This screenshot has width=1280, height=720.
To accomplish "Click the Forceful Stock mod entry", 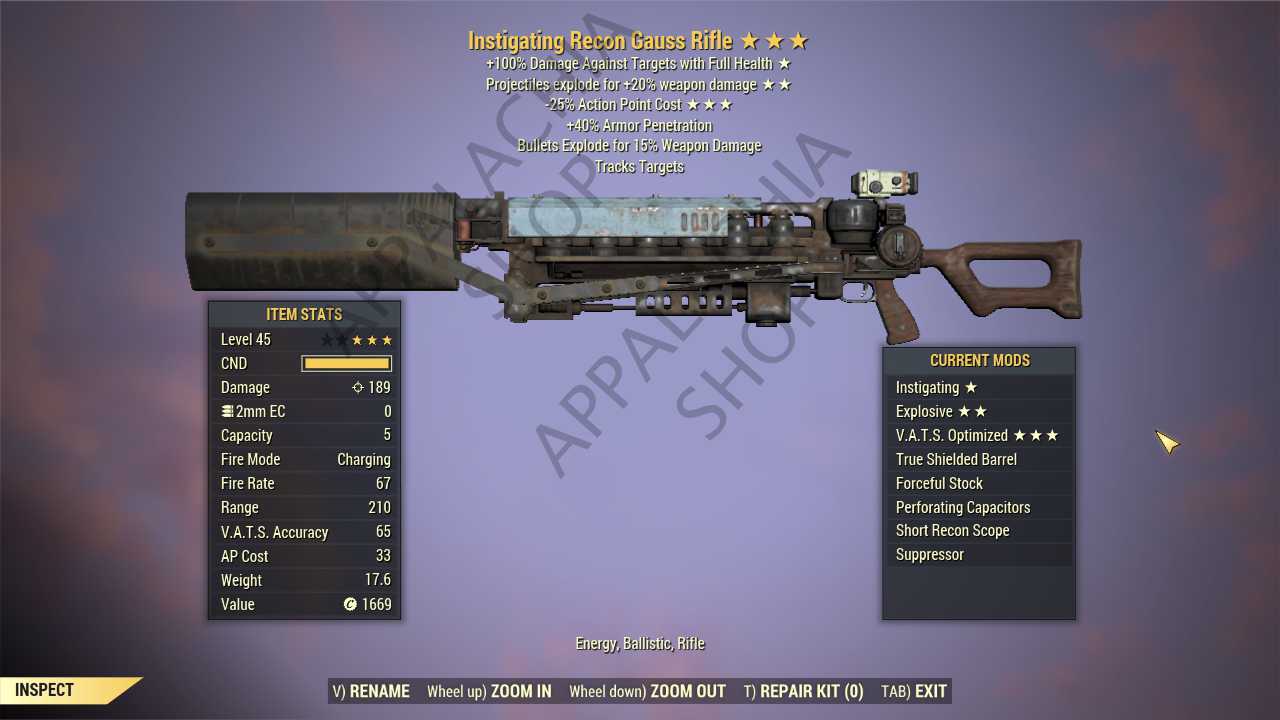I will click(978, 483).
